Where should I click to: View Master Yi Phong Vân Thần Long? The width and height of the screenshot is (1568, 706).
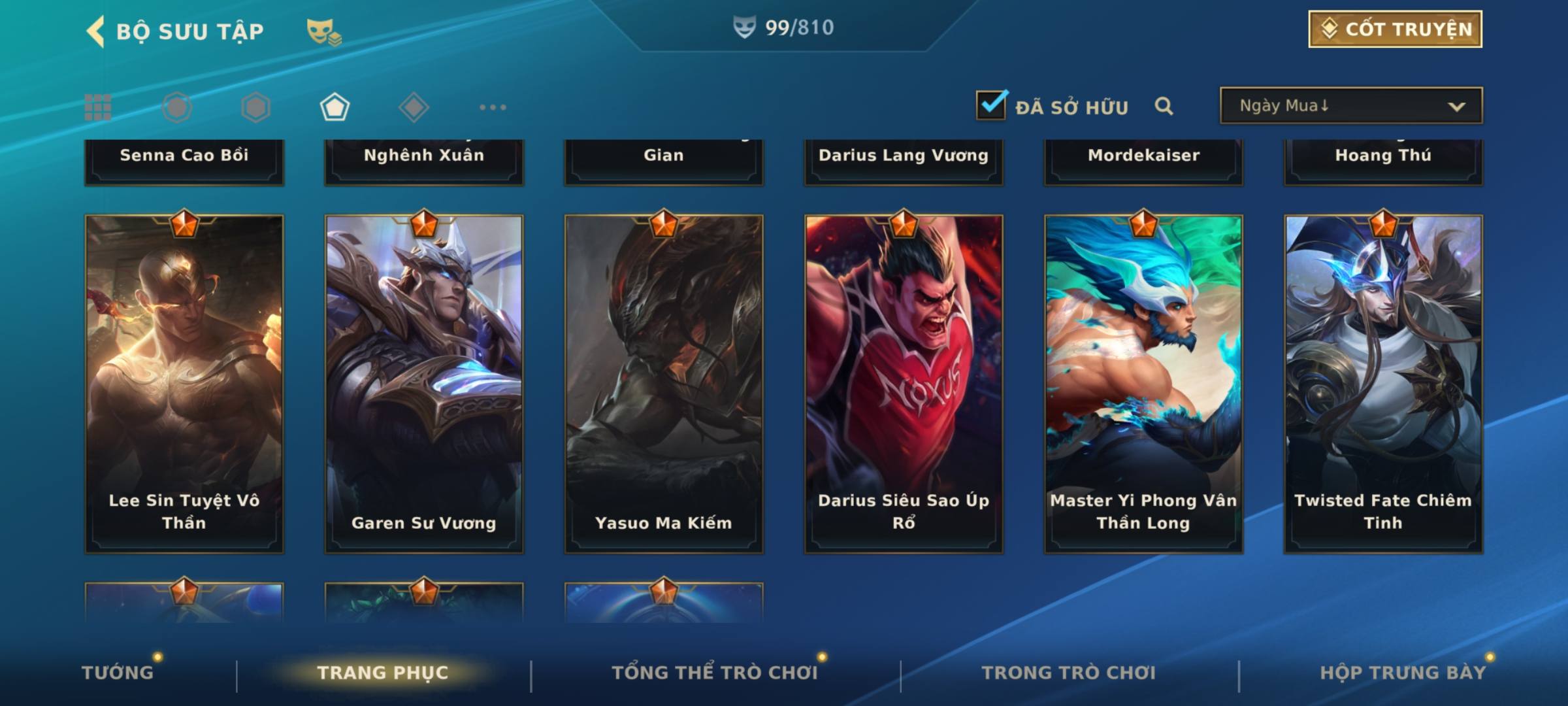[x=1143, y=384]
